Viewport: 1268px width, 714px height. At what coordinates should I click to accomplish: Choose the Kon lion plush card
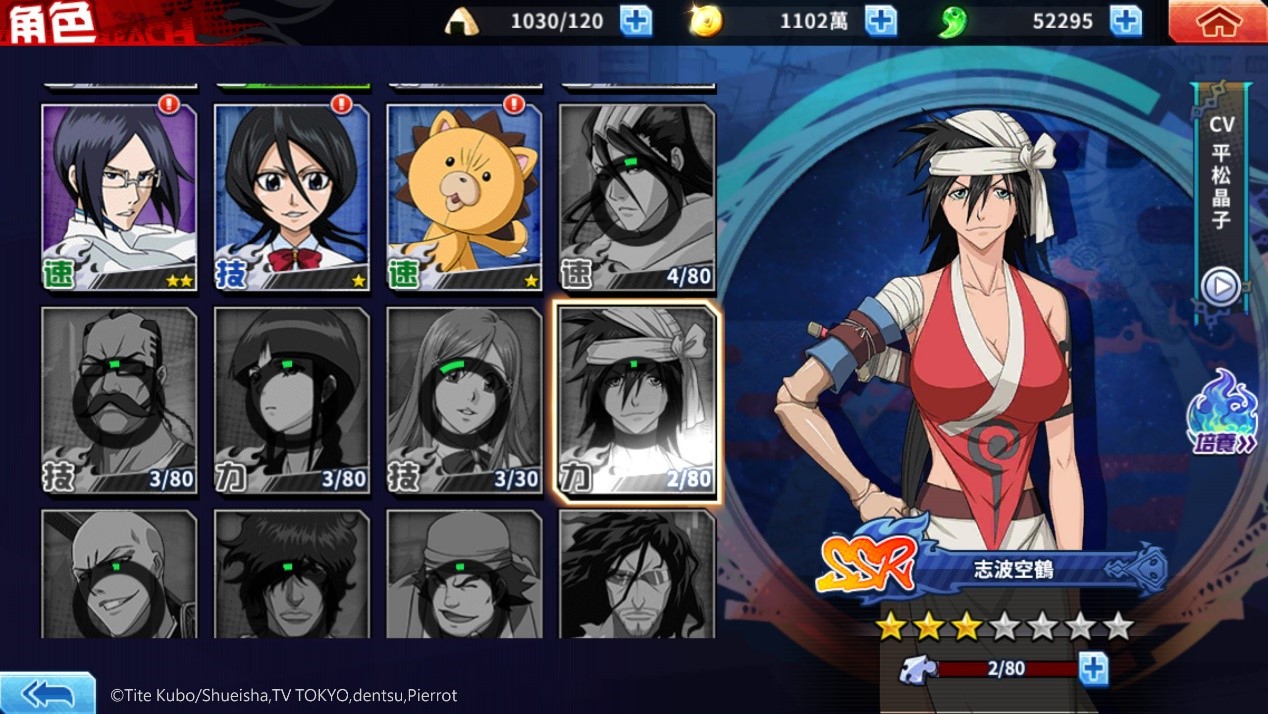[x=464, y=197]
